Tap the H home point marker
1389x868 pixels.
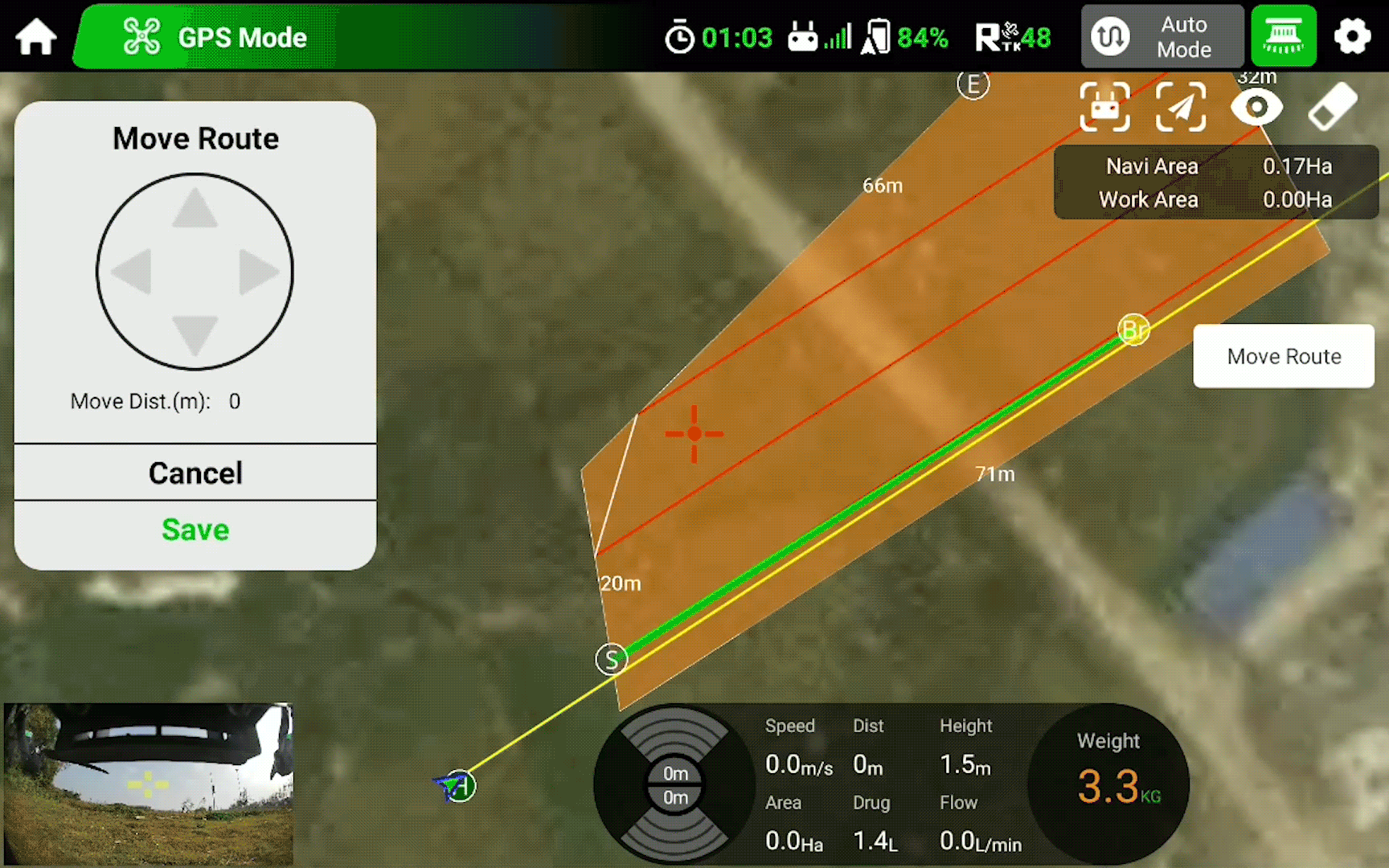click(x=460, y=786)
